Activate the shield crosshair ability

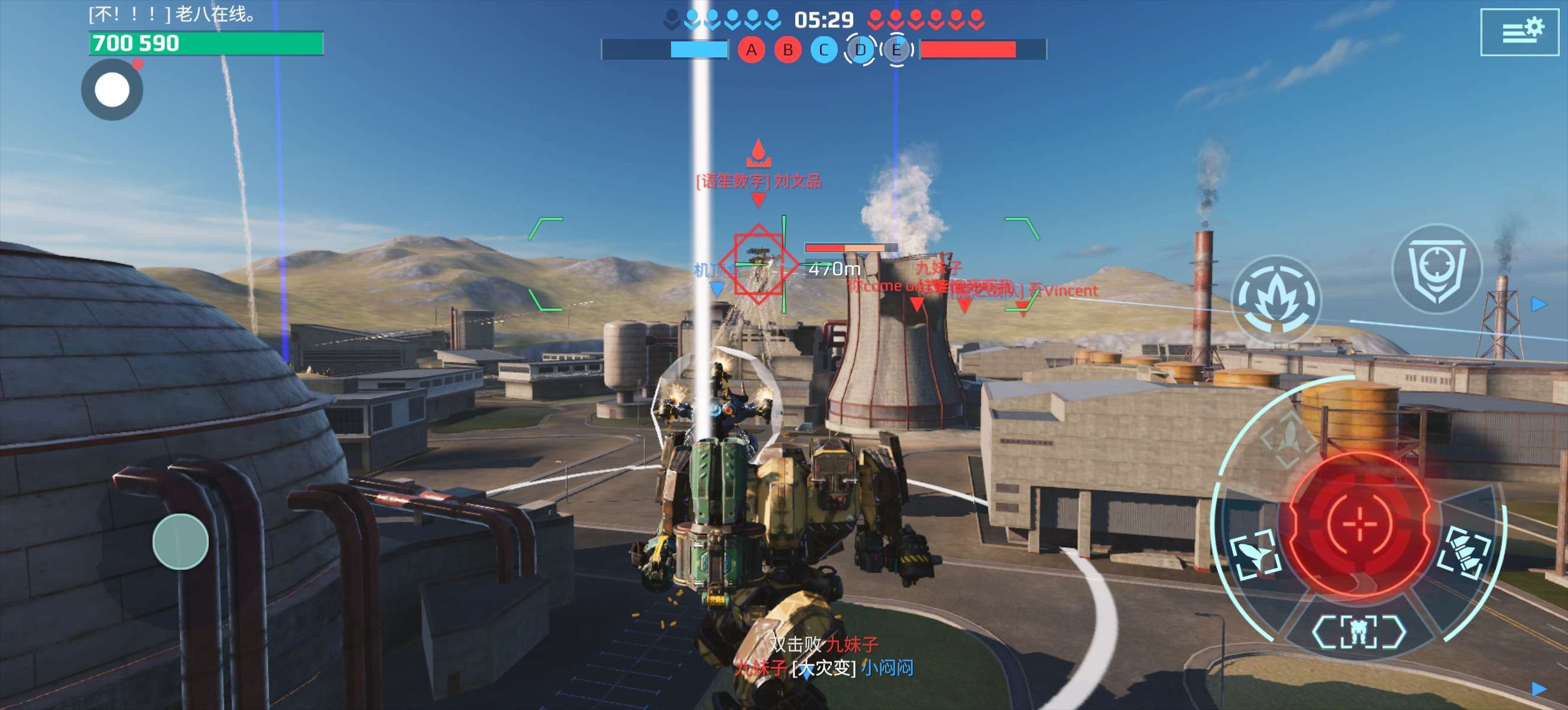[1437, 270]
